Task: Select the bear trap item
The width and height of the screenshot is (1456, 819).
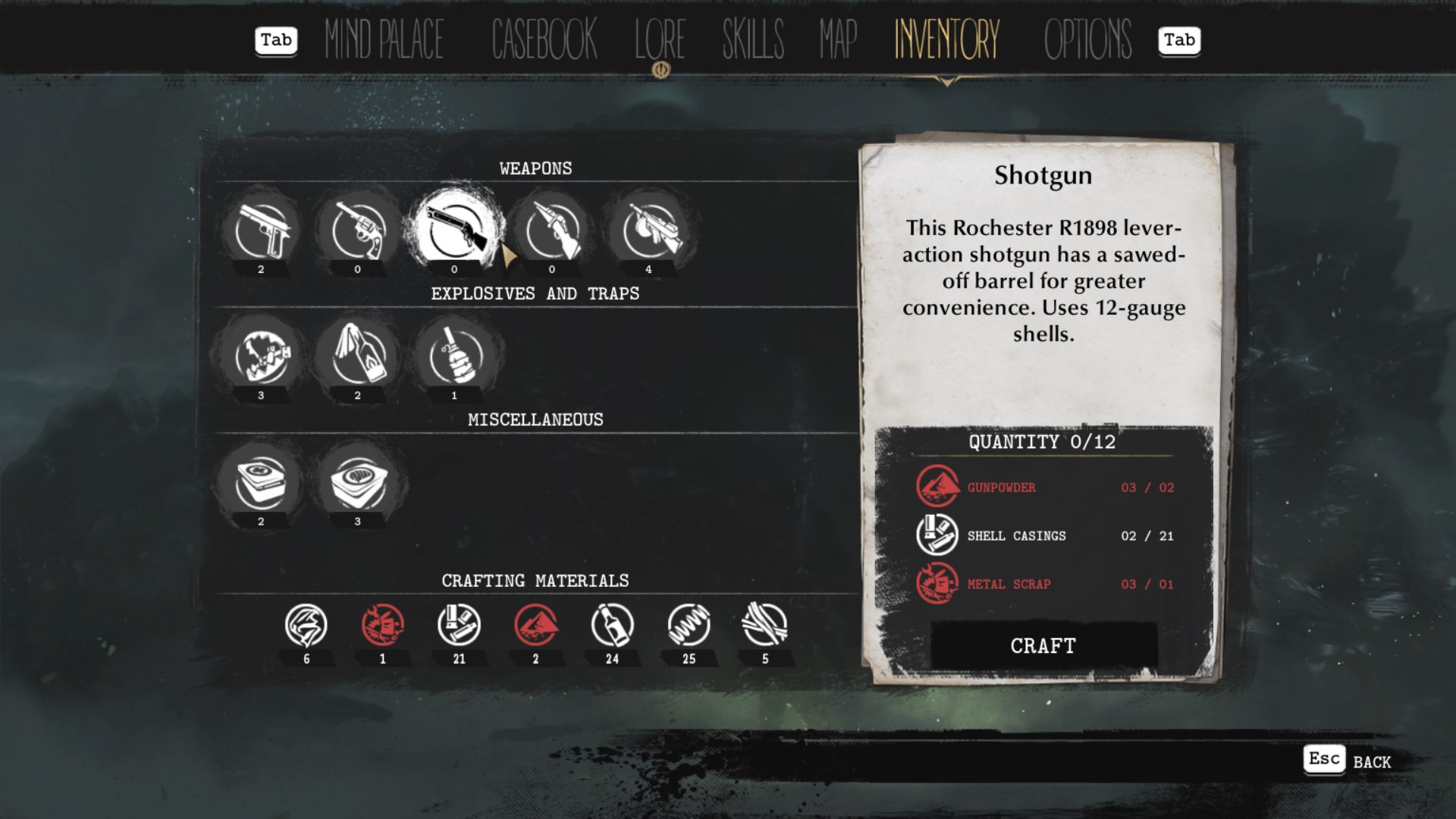Action: tap(262, 356)
